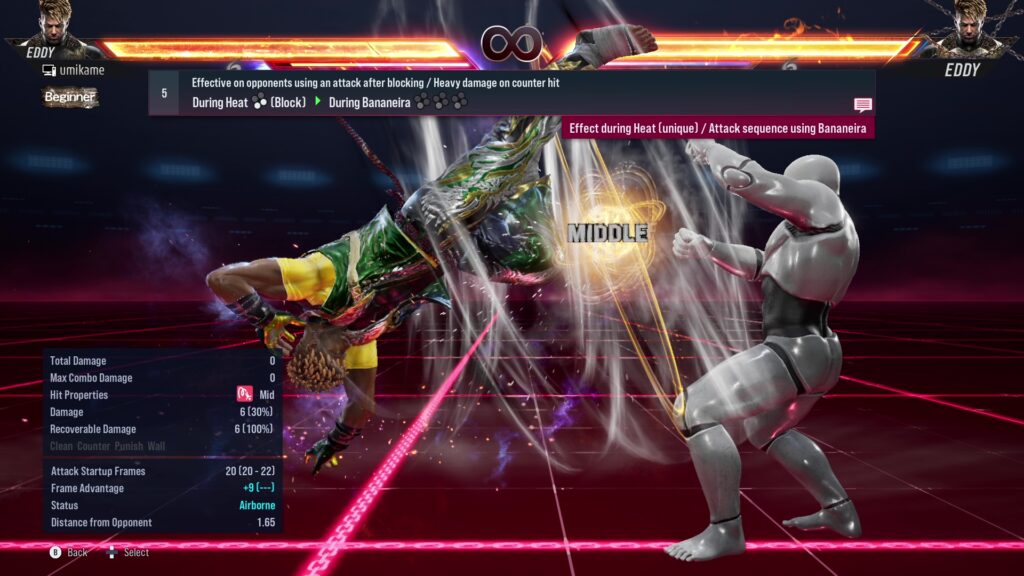Click the Beginner rank badge
Screen dimensions: 1024x576
point(69,97)
